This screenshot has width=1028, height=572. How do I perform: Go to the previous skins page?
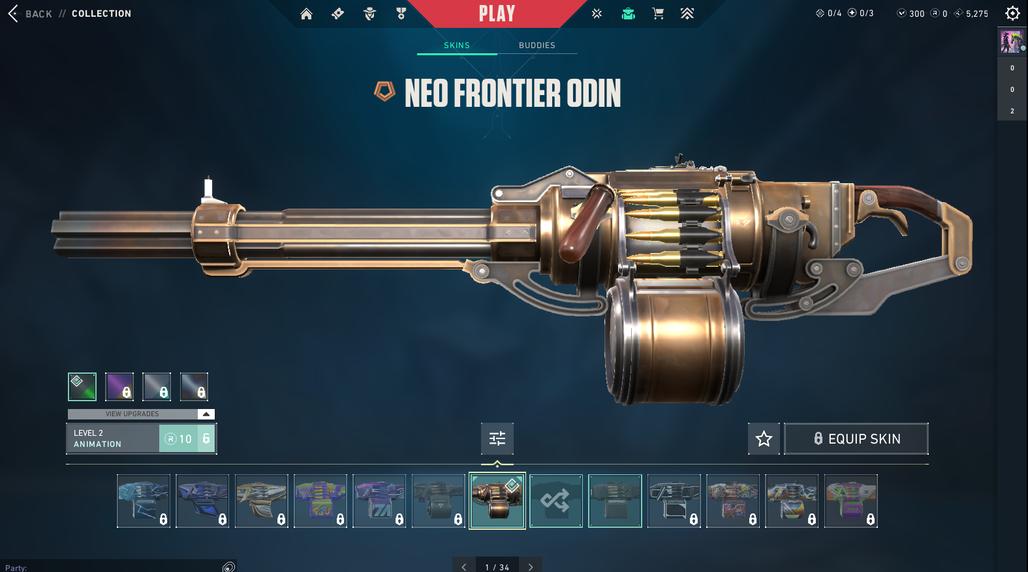click(464, 567)
